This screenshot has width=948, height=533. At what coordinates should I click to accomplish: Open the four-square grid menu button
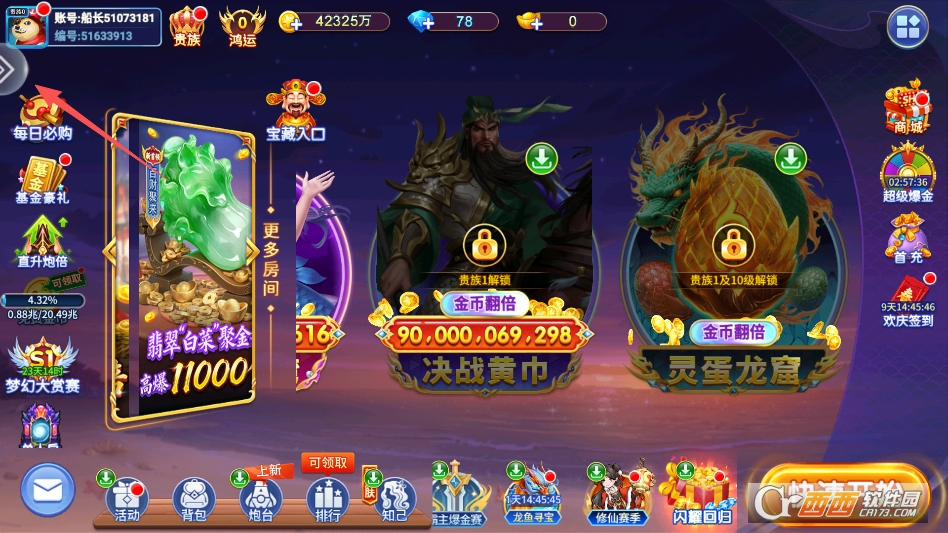[x=907, y=27]
